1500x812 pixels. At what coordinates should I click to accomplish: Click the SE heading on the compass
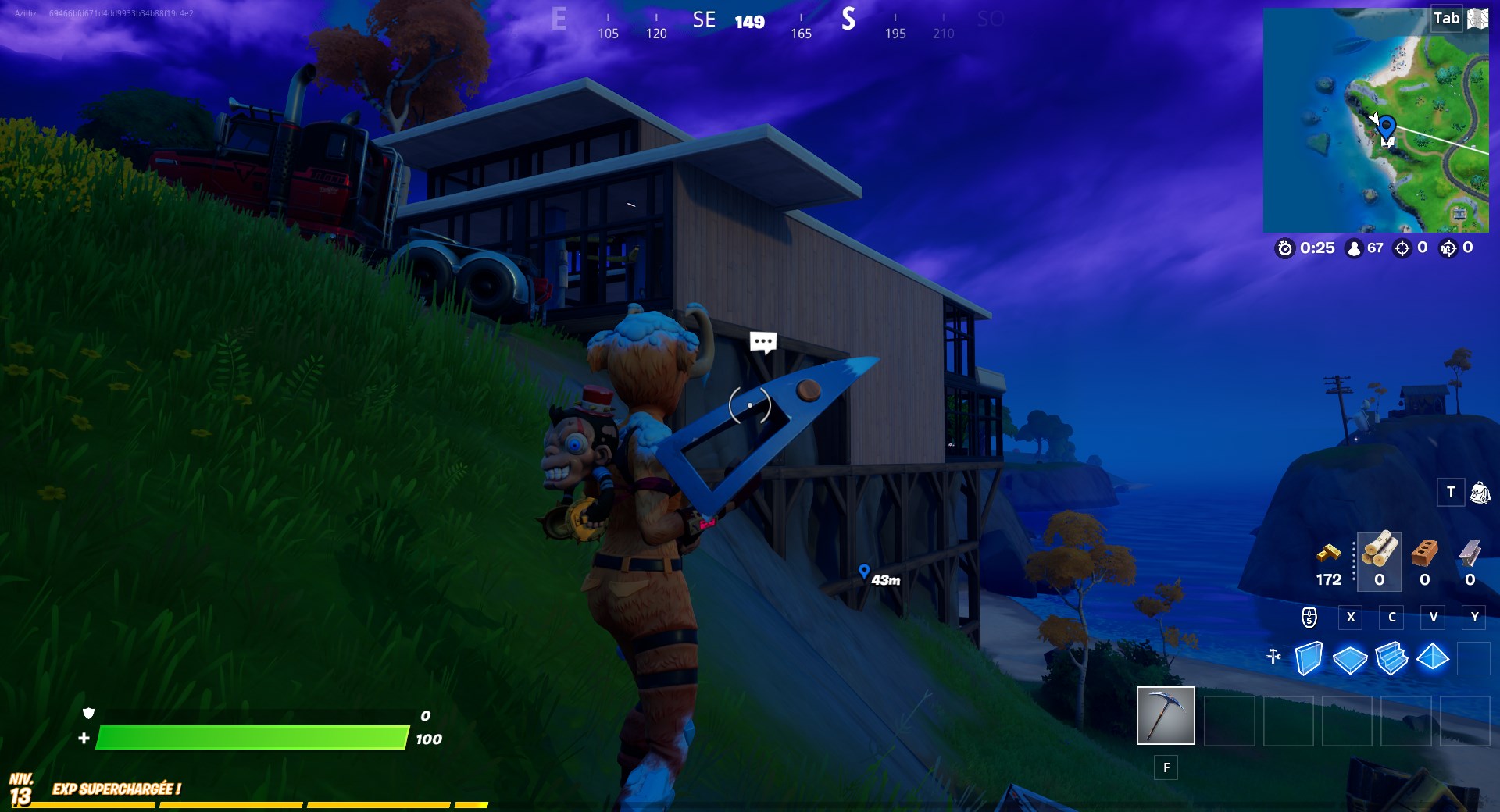705,20
